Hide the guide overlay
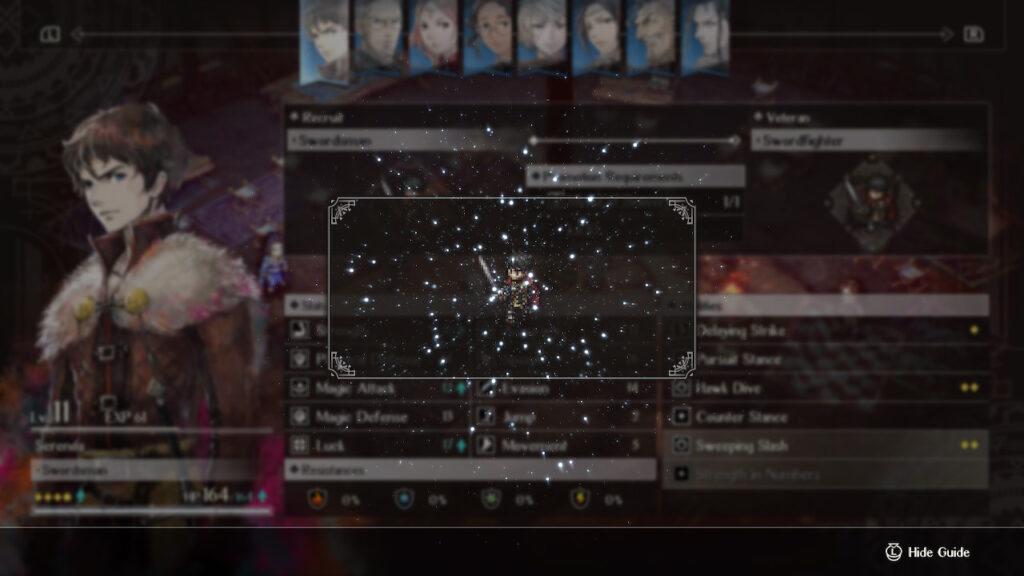This screenshot has height=576, width=1024. coord(928,552)
